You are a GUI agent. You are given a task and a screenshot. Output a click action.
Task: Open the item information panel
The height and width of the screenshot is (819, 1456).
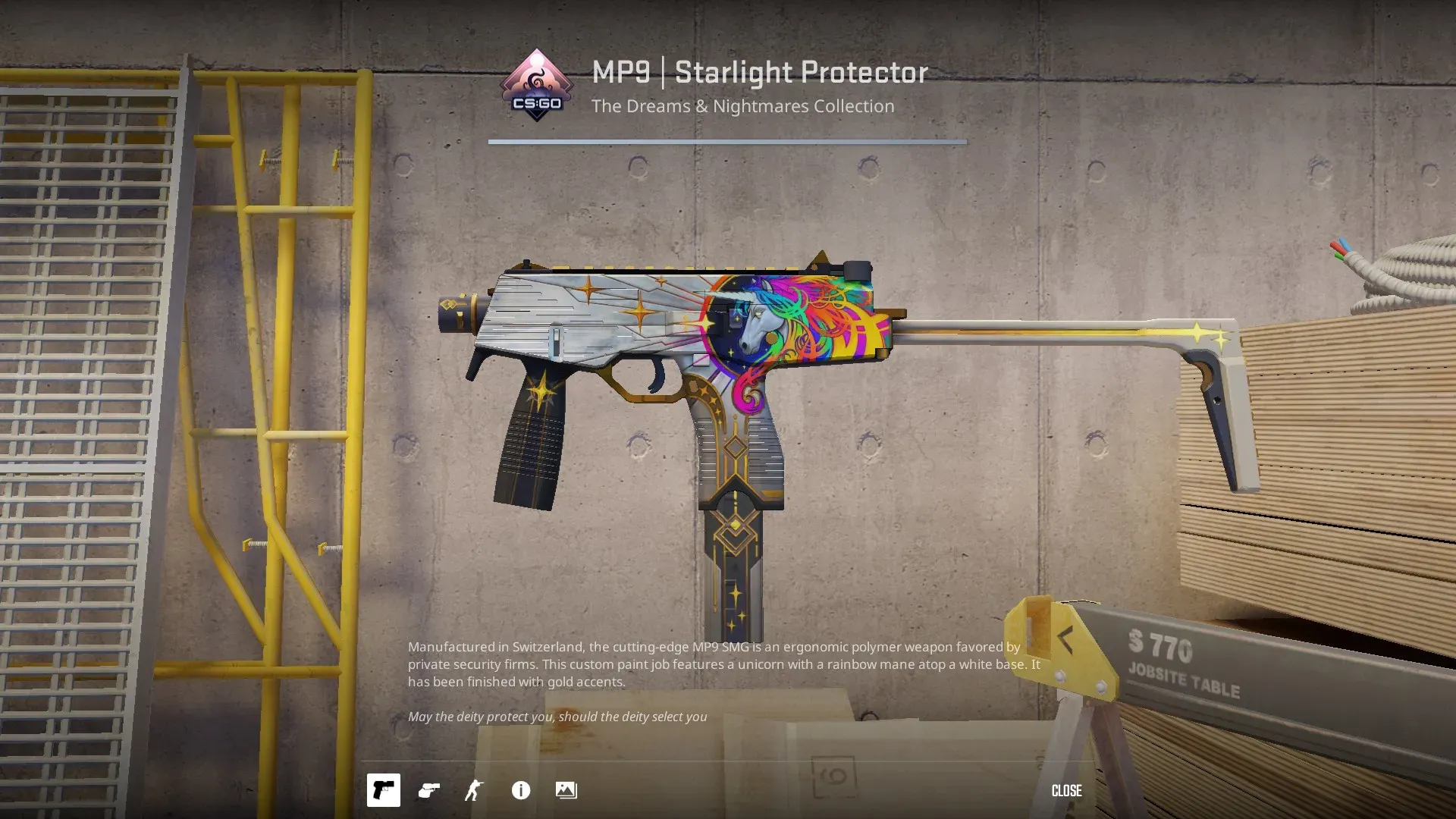point(521,790)
